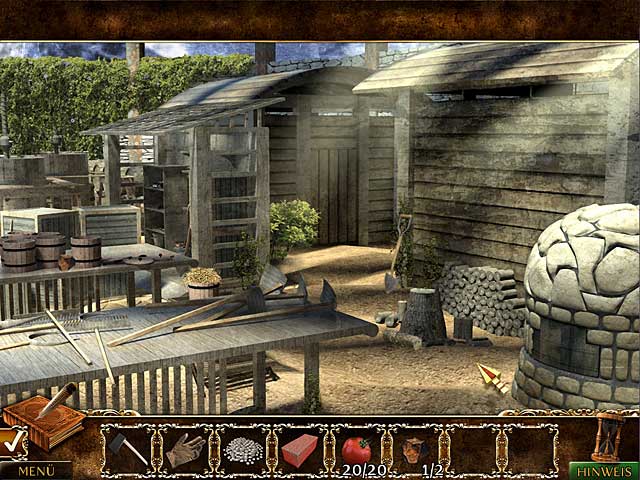The height and width of the screenshot is (480, 640).
Task: Select the wood piece marked 1/2
Action: [414, 449]
